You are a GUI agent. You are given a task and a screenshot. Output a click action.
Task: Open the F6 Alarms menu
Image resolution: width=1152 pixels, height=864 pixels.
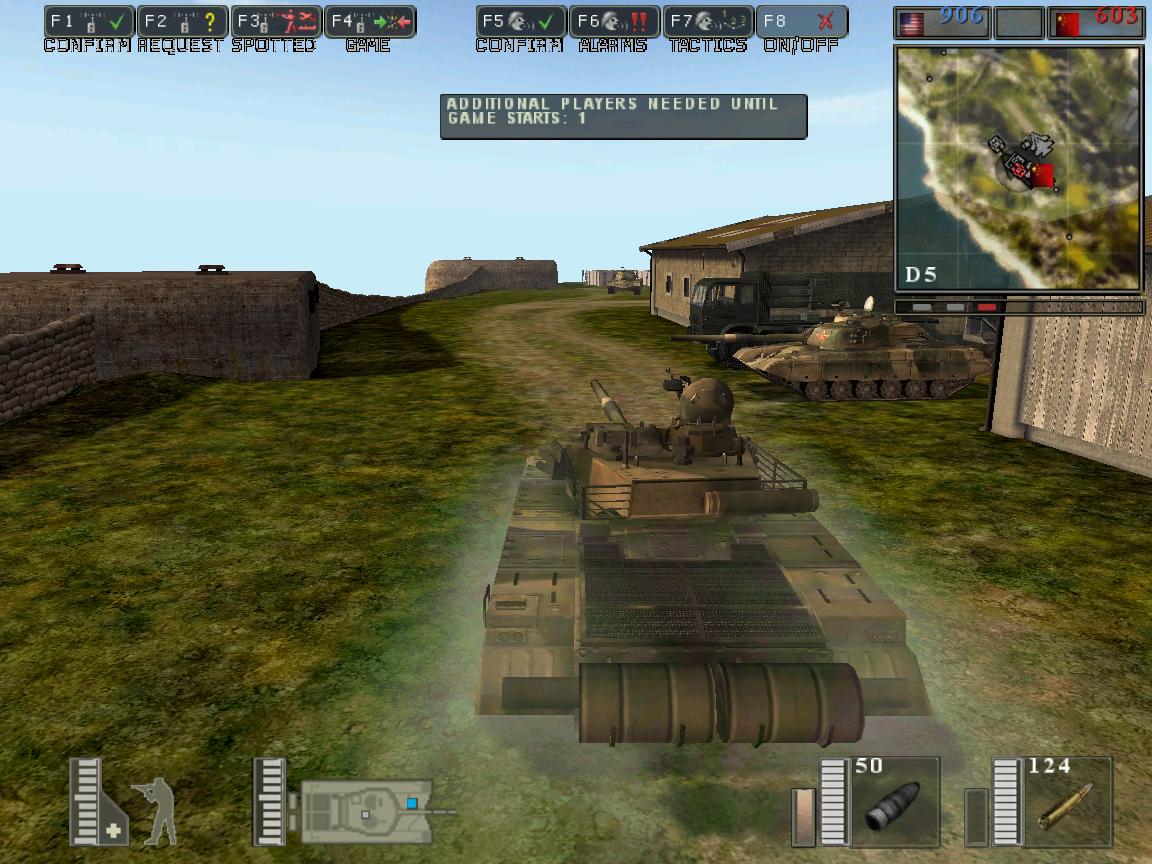(x=614, y=21)
